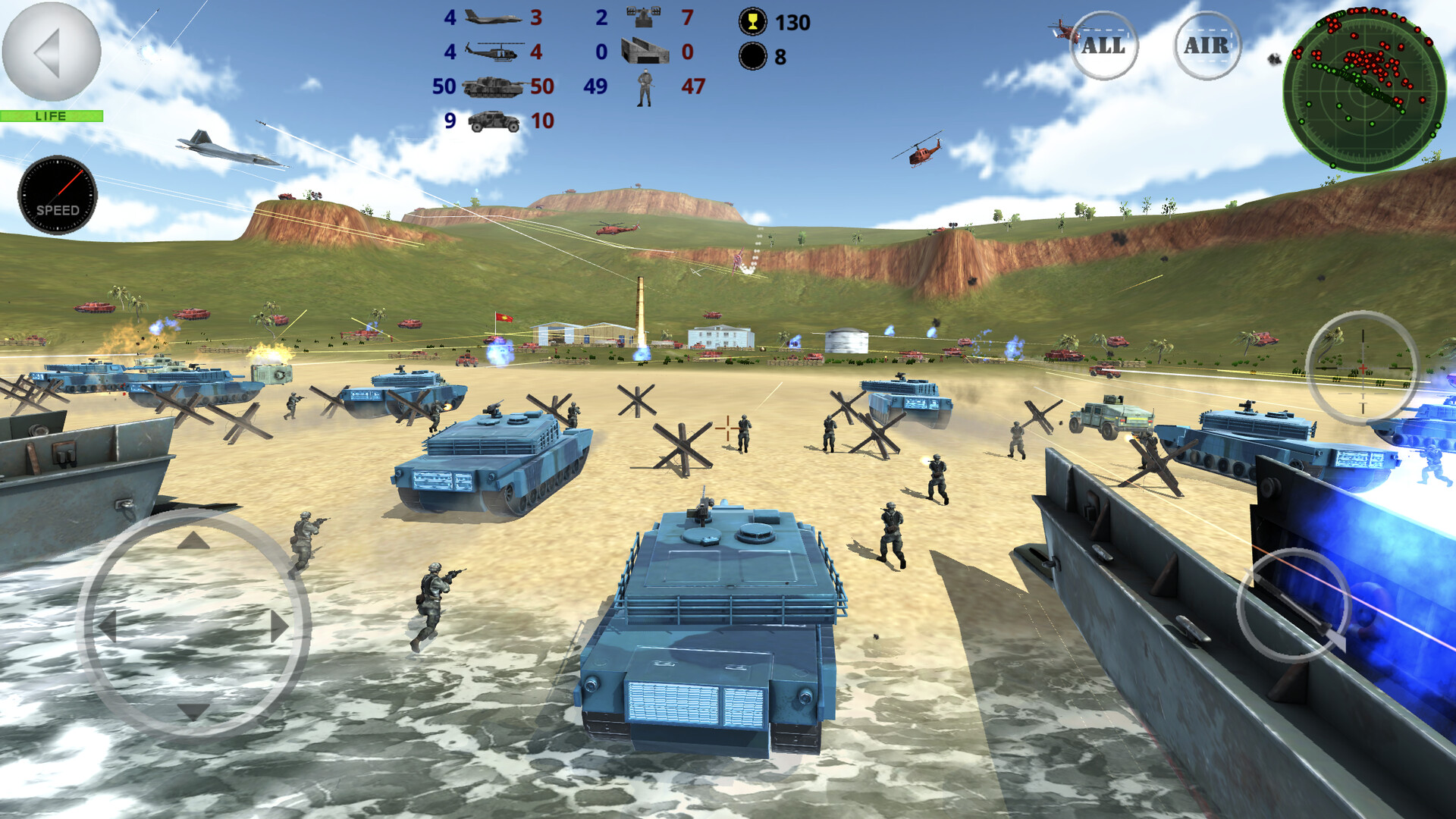Click the green LIFE bar
This screenshot has height=819, width=1456.
click(50, 115)
